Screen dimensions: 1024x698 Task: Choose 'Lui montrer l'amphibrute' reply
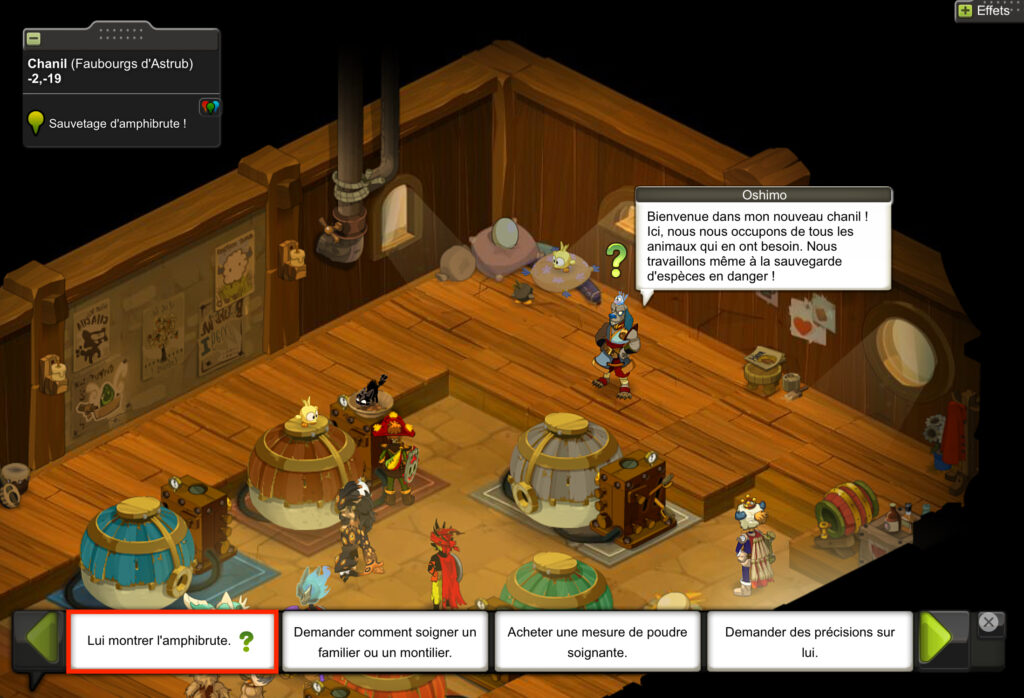pyautogui.click(x=171, y=641)
